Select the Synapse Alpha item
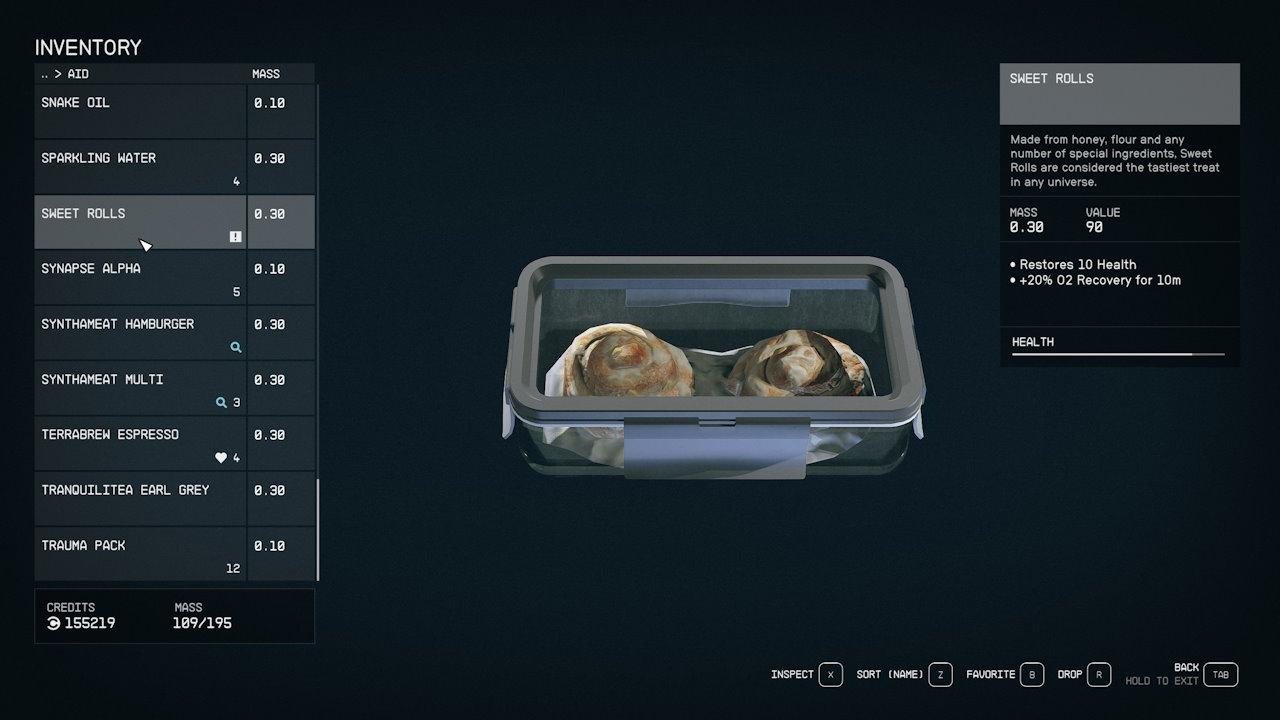Image resolution: width=1280 pixels, height=720 pixels. (x=140, y=277)
